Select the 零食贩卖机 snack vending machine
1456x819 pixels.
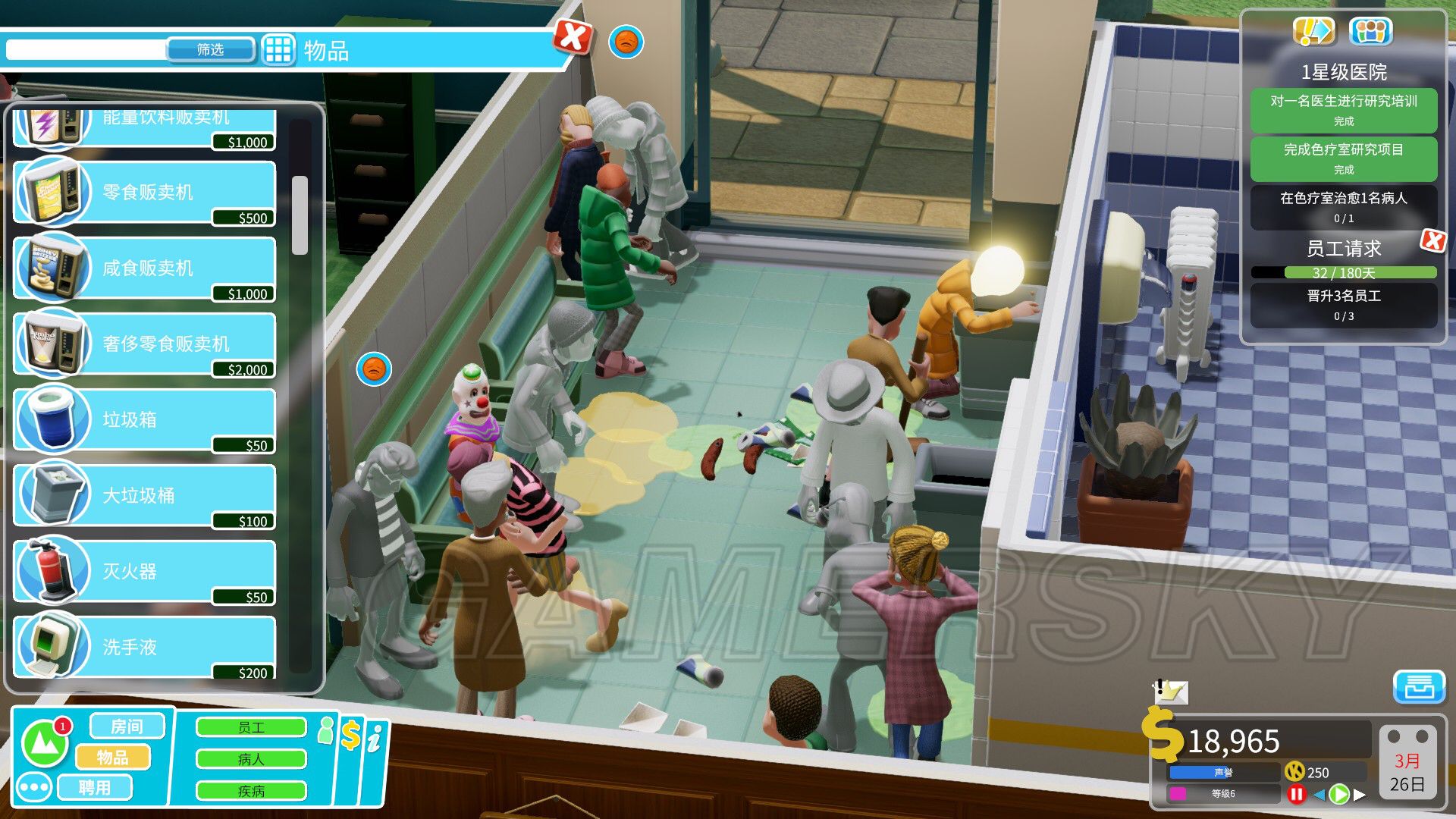tap(144, 193)
